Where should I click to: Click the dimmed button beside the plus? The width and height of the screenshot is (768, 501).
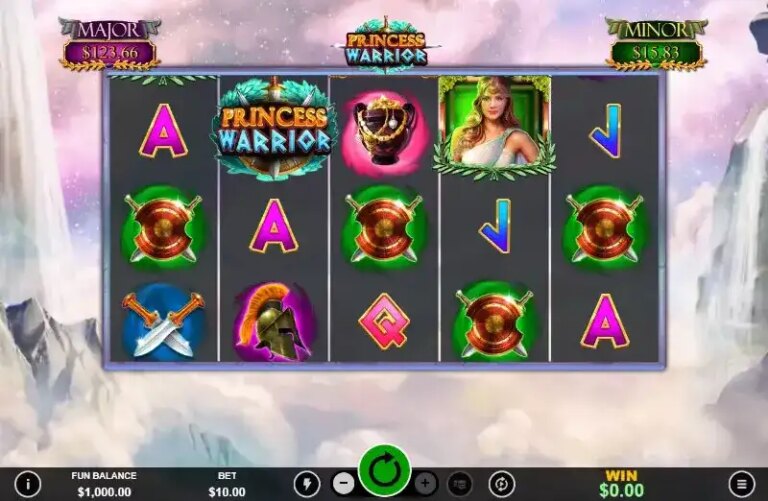[460, 484]
